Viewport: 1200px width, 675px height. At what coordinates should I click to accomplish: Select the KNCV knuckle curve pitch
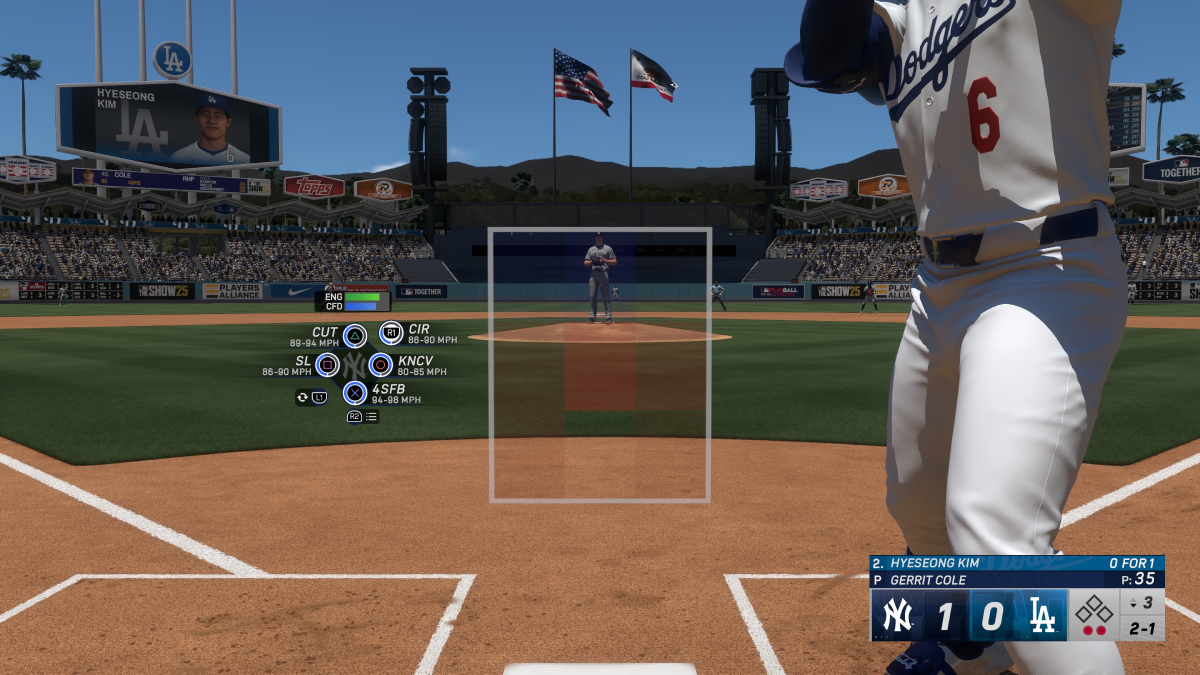[380, 365]
